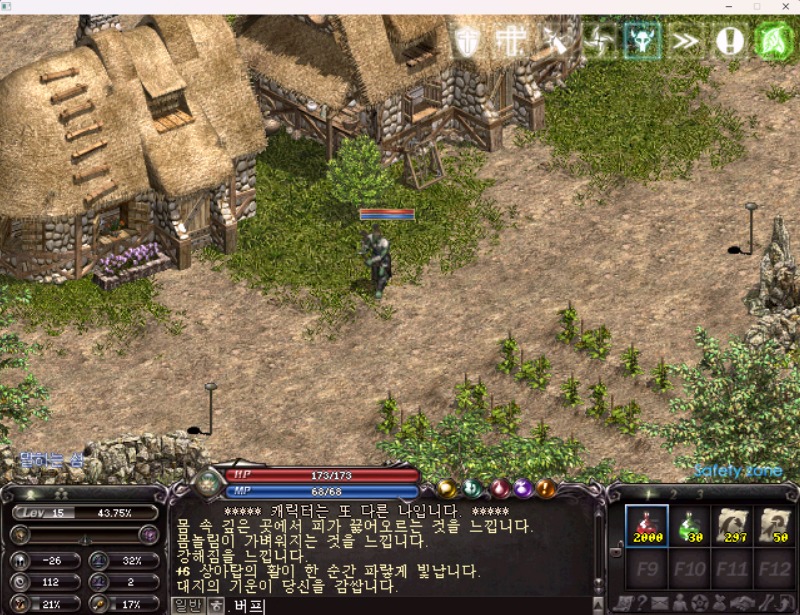Select the glowing green leaf buff icon
The image size is (800, 615).
pyautogui.click(x=773, y=41)
